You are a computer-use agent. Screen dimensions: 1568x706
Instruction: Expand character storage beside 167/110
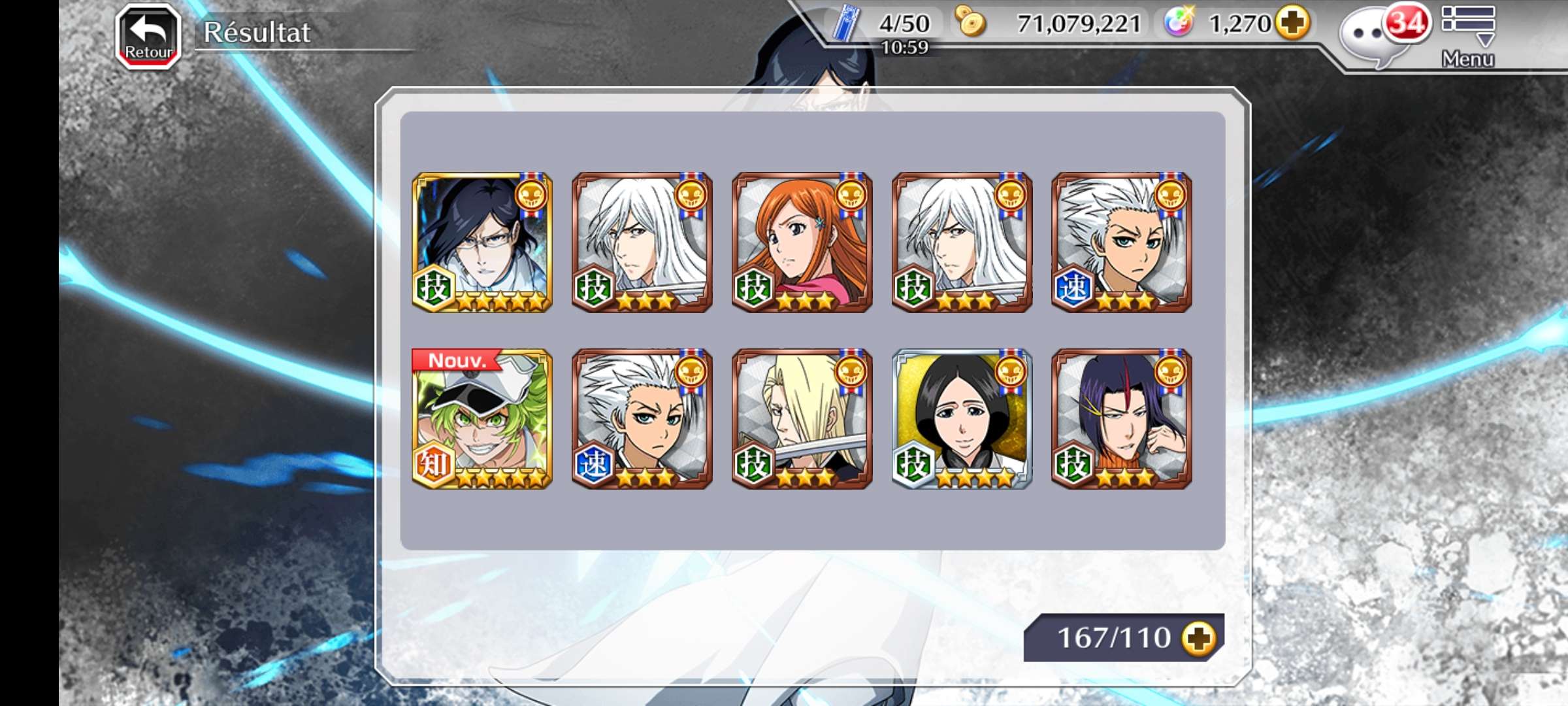[x=1198, y=638]
